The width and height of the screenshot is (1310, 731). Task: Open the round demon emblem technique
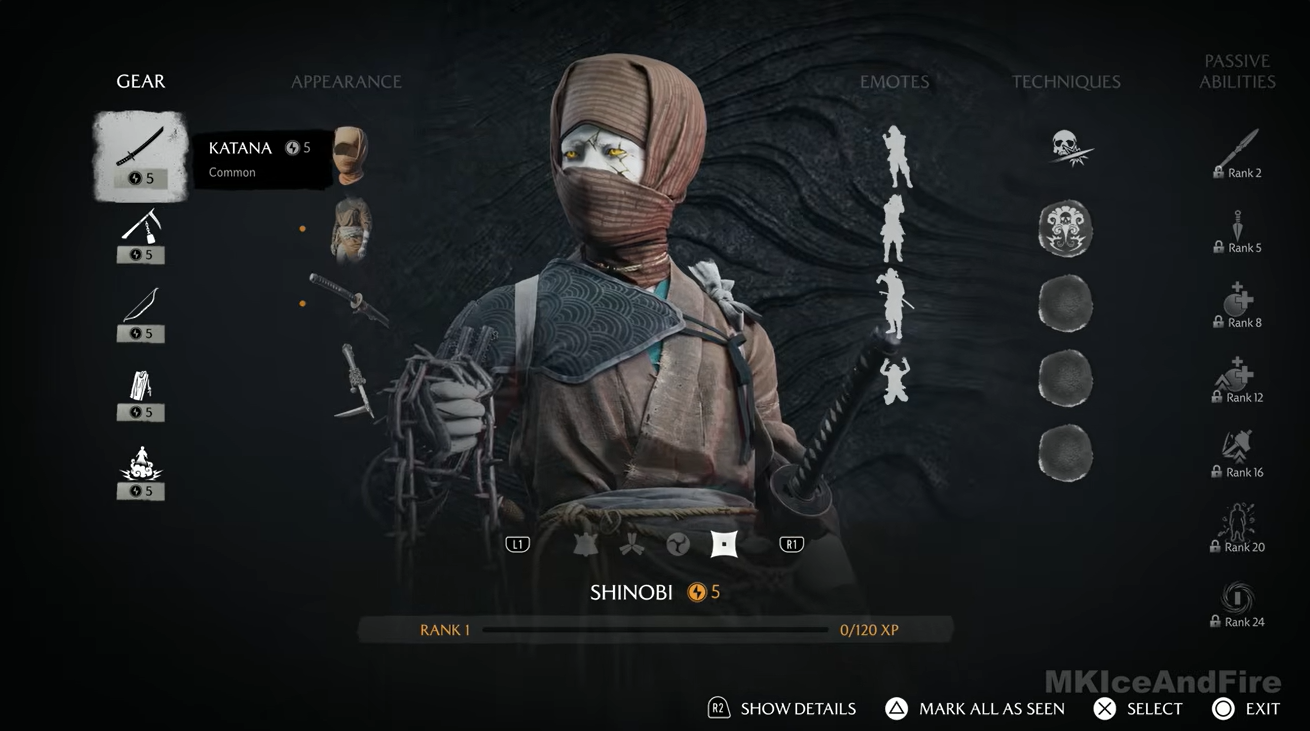click(x=1065, y=228)
